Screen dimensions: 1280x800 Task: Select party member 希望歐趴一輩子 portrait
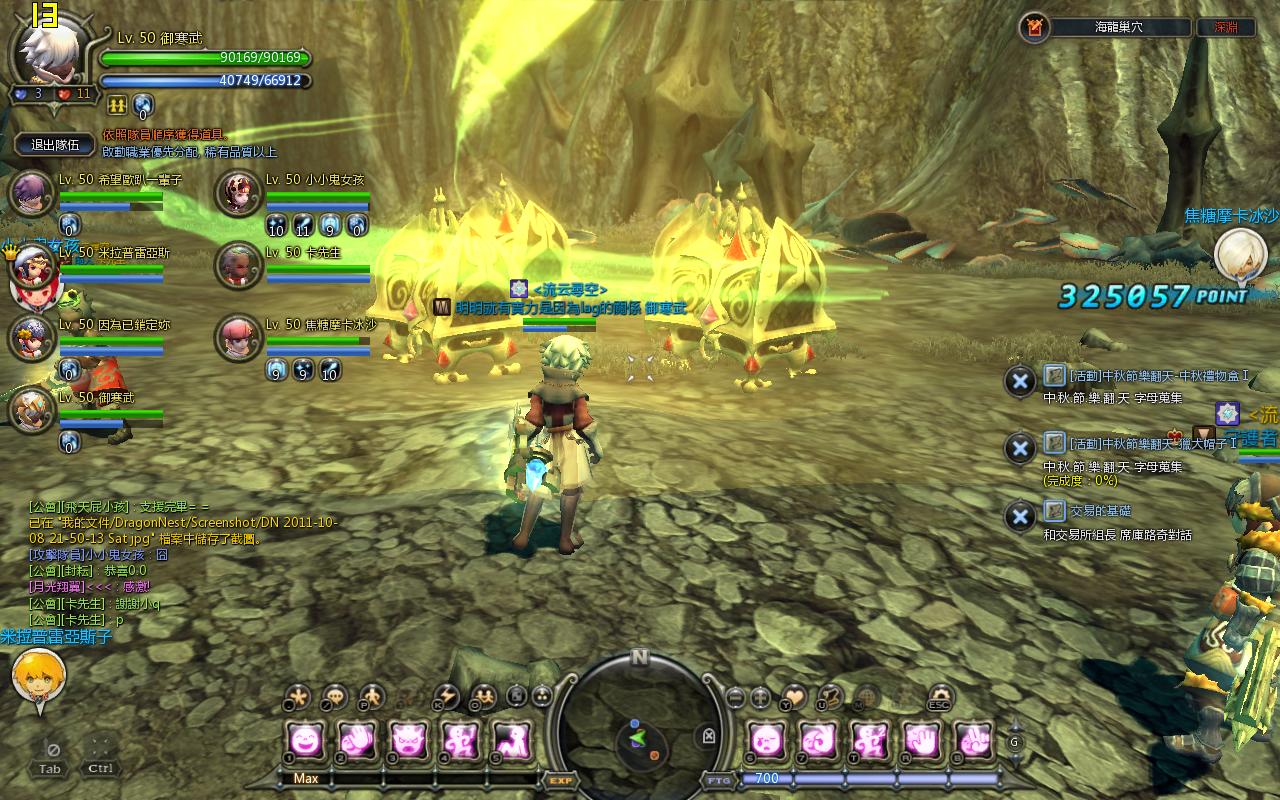[31, 193]
